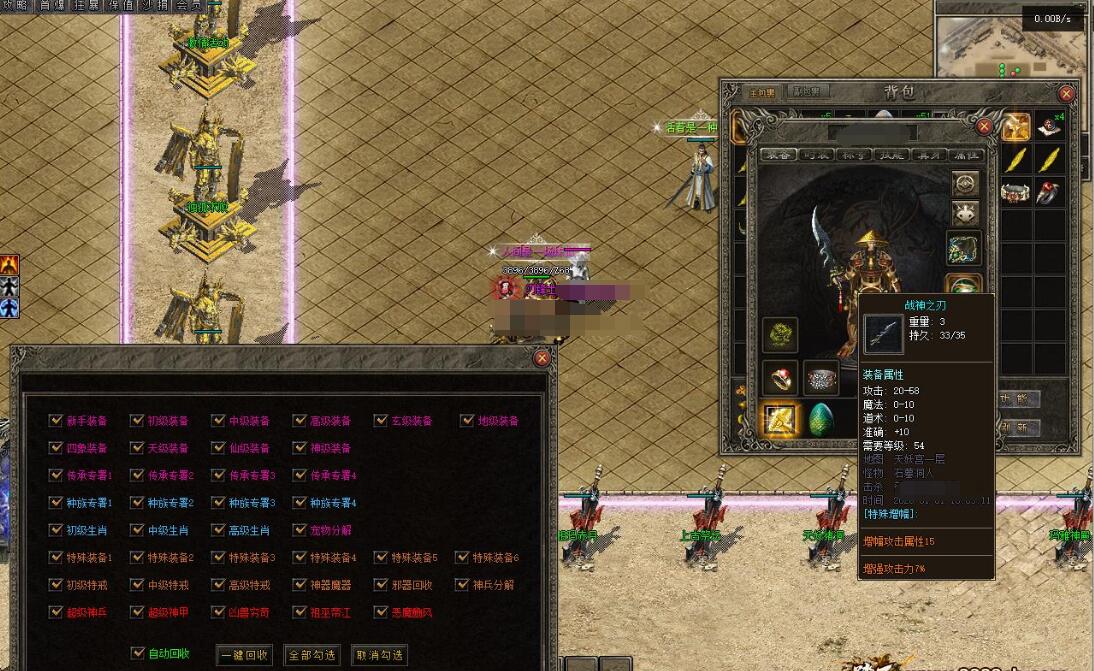This screenshot has width=1094, height=671.
Task: Uncheck the 宠物分解 option
Action: point(300,530)
